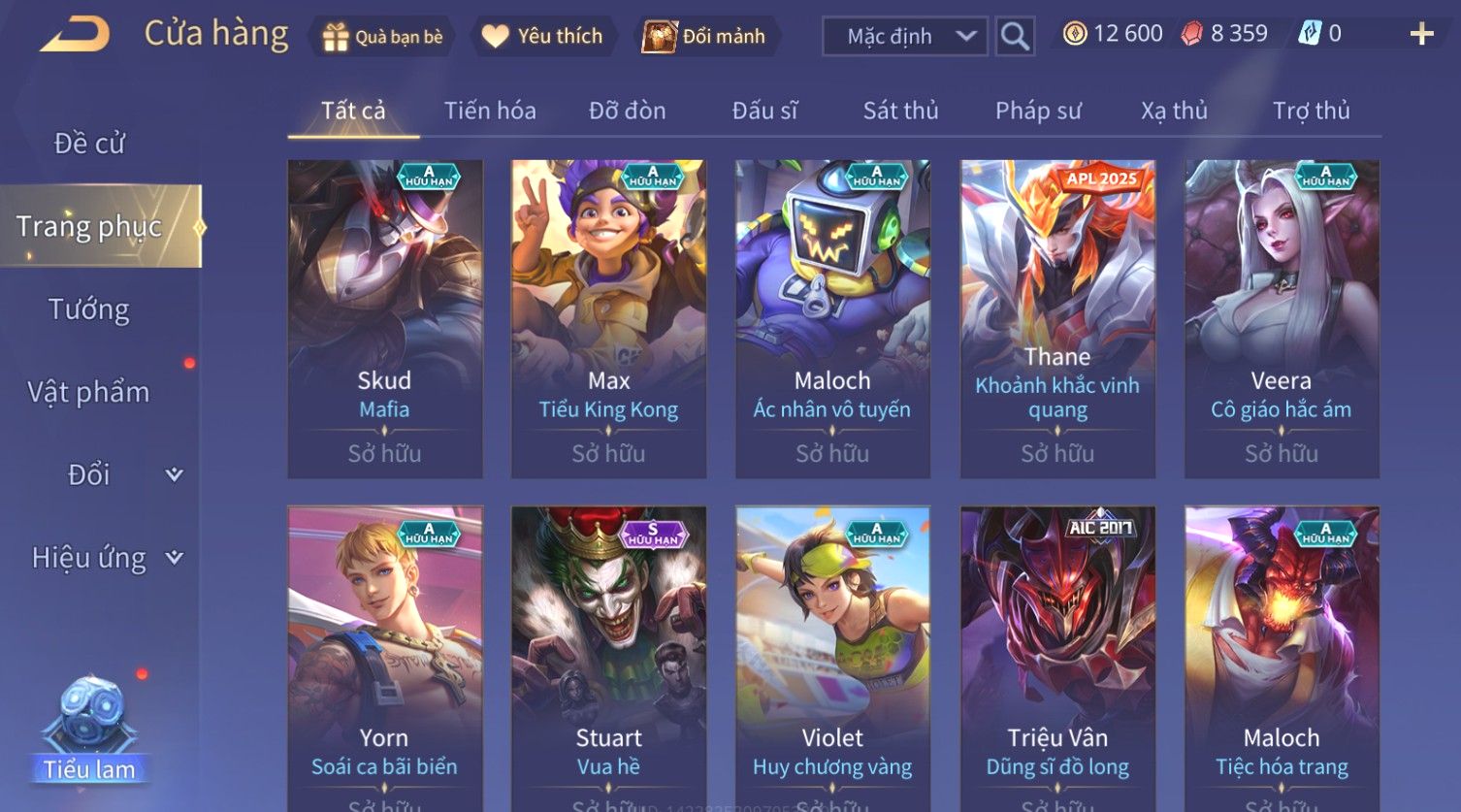The height and width of the screenshot is (812, 1461).
Task: Switch to the Tiến hóa tab
Action: pyautogui.click(x=490, y=111)
